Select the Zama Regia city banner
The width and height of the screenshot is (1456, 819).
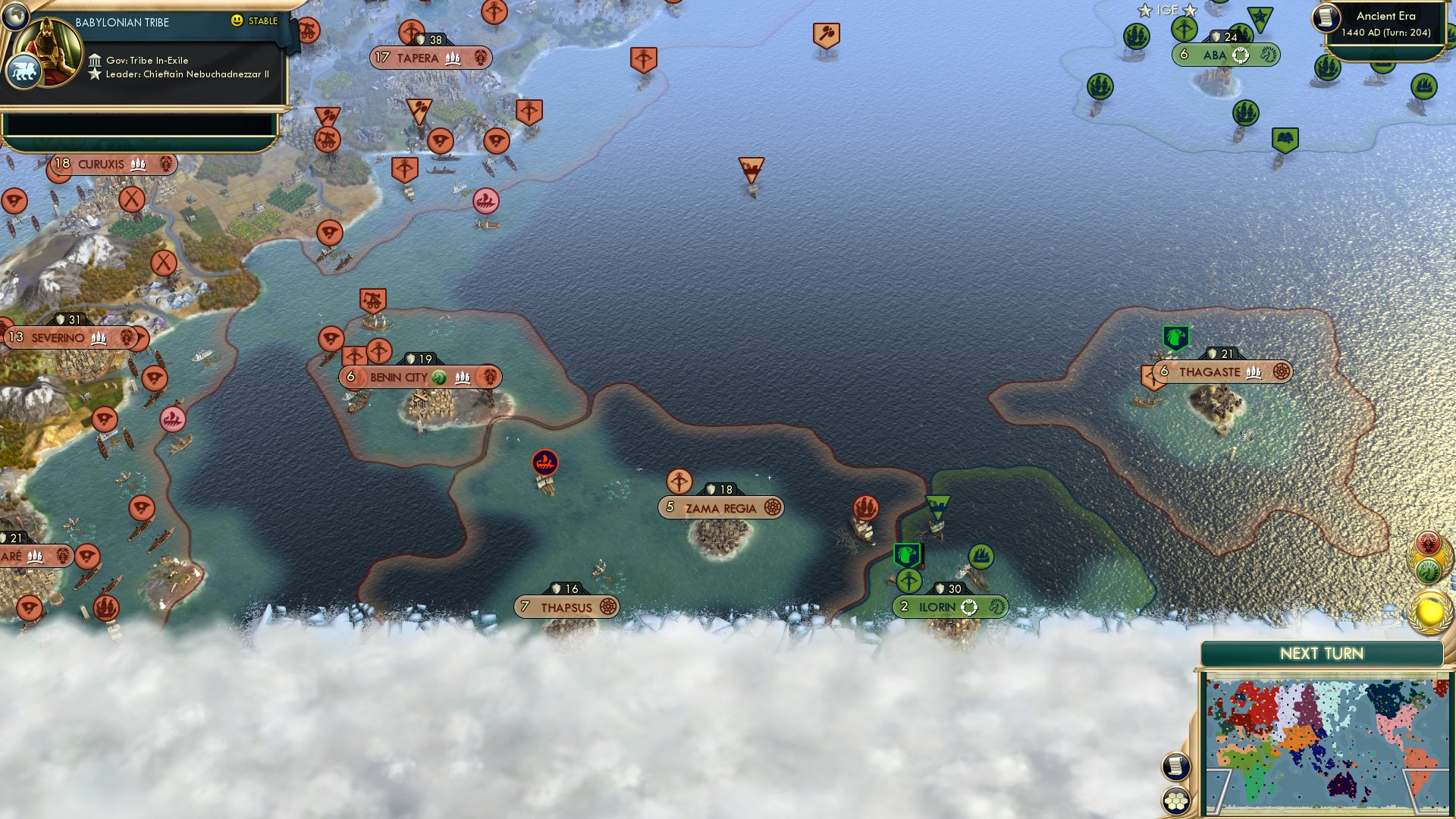click(720, 507)
